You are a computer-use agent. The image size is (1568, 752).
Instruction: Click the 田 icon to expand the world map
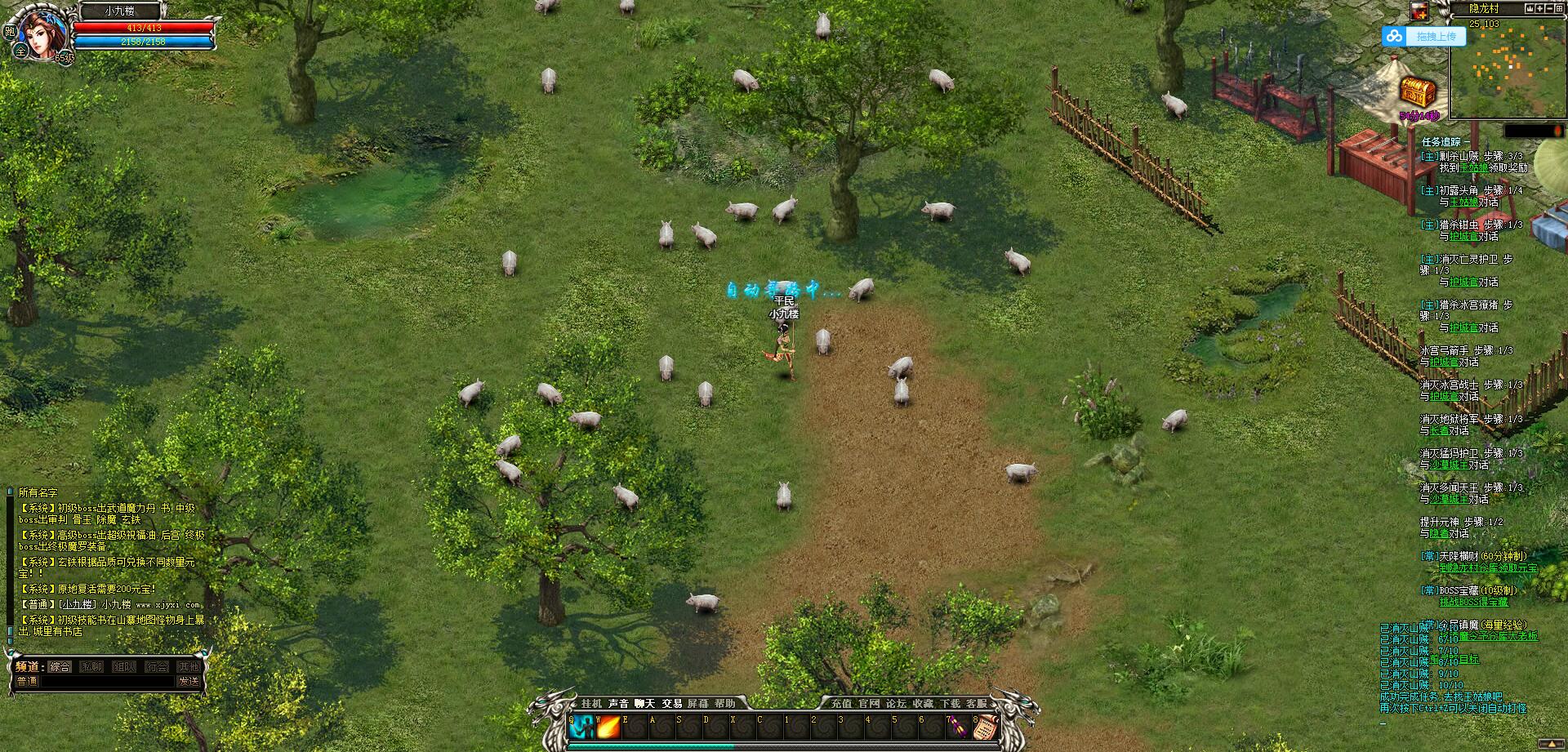(x=1561, y=9)
